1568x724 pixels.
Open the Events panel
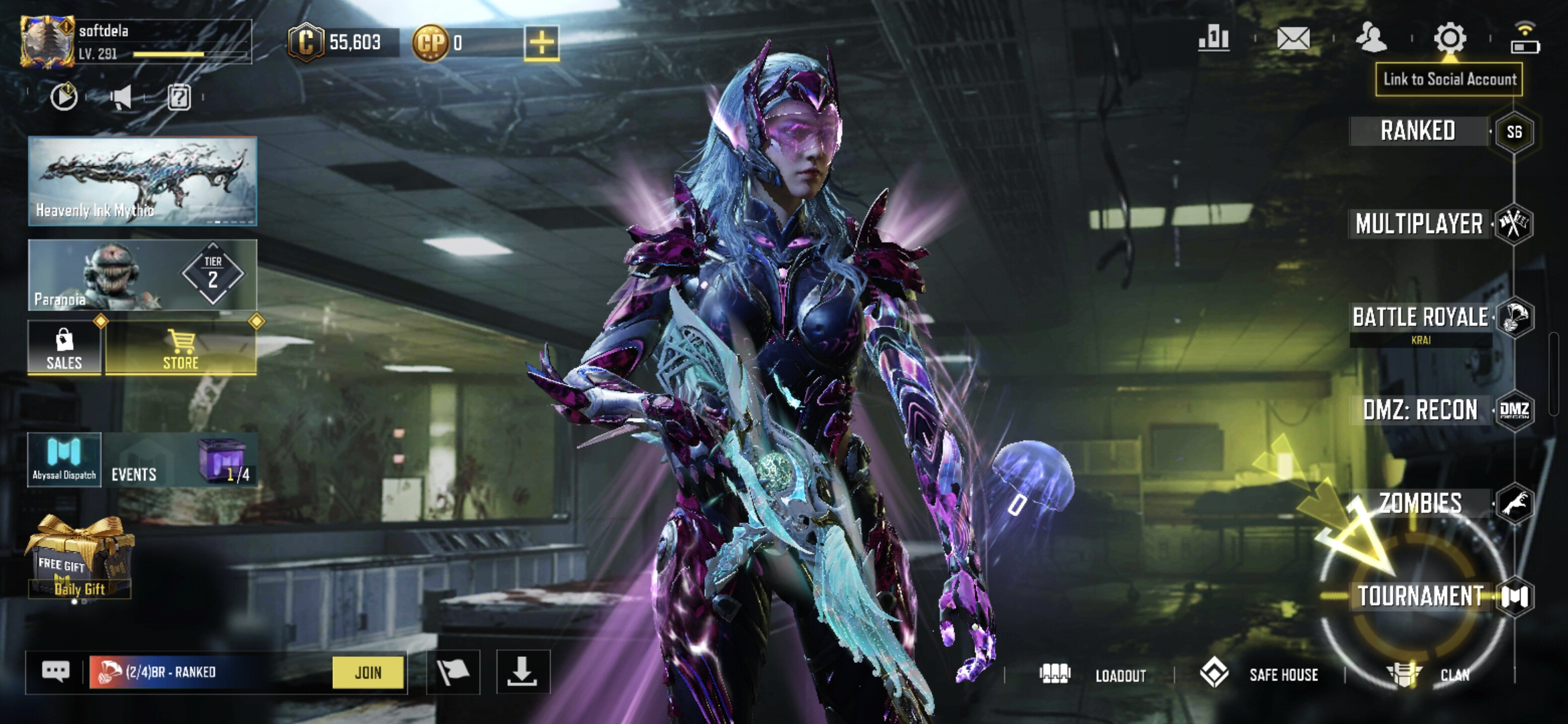coord(134,474)
